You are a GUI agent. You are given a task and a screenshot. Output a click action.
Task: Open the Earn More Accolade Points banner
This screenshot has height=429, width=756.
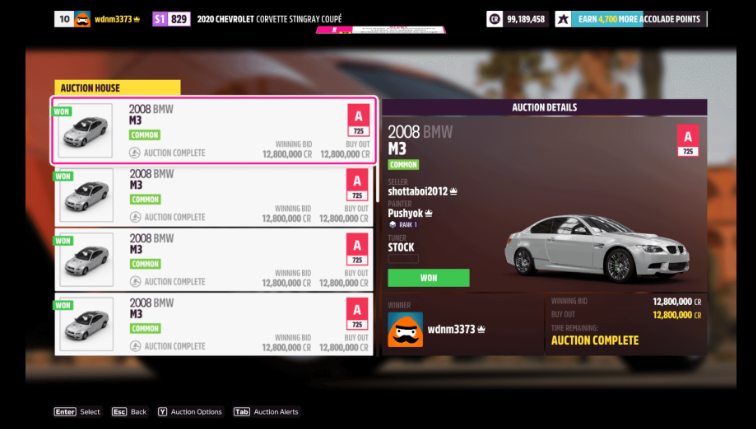point(631,19)
